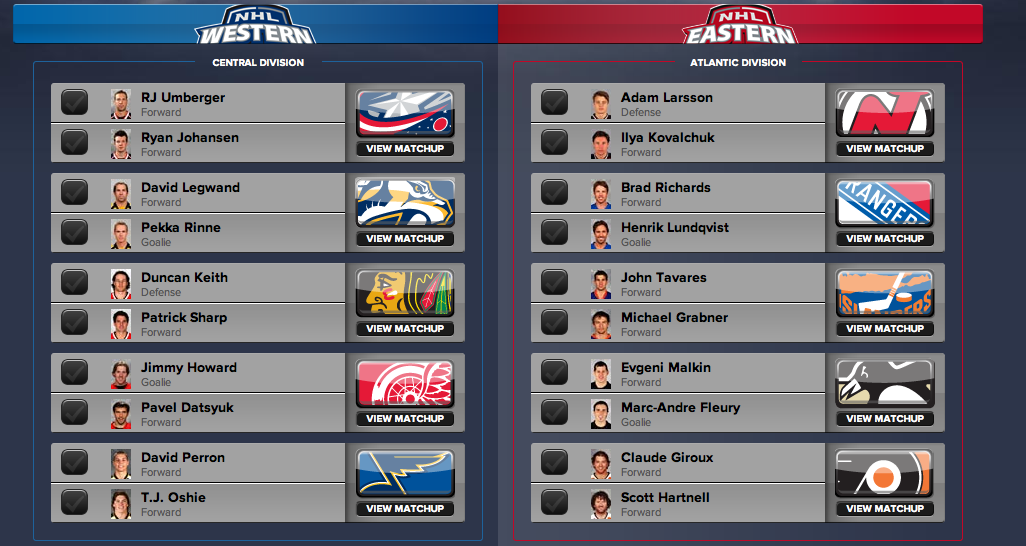The image size is (1026, 546).
Task: Check the box beside Pekka Rinne
Action: coord(74,233)
